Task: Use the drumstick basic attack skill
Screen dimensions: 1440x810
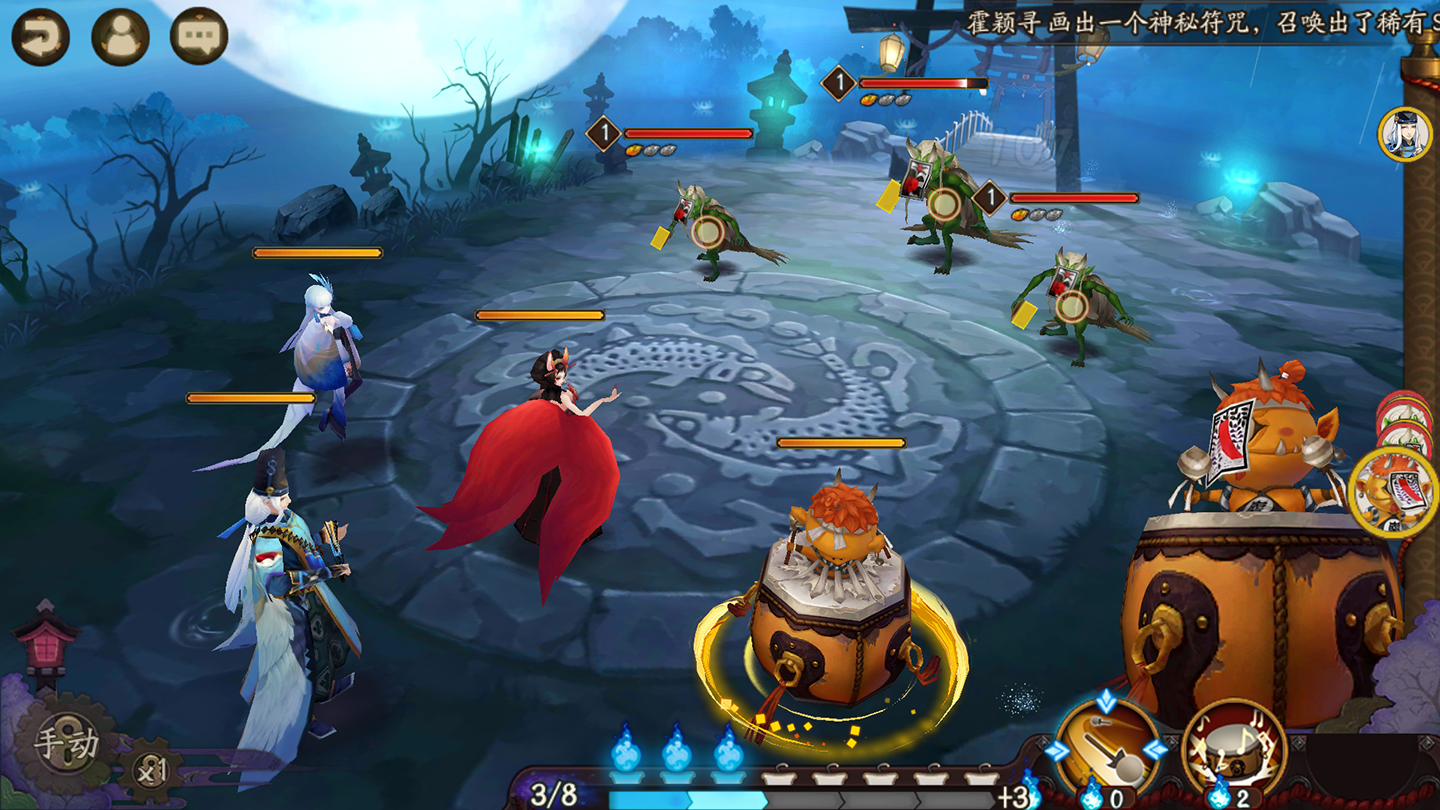Action: (1107, 749)
